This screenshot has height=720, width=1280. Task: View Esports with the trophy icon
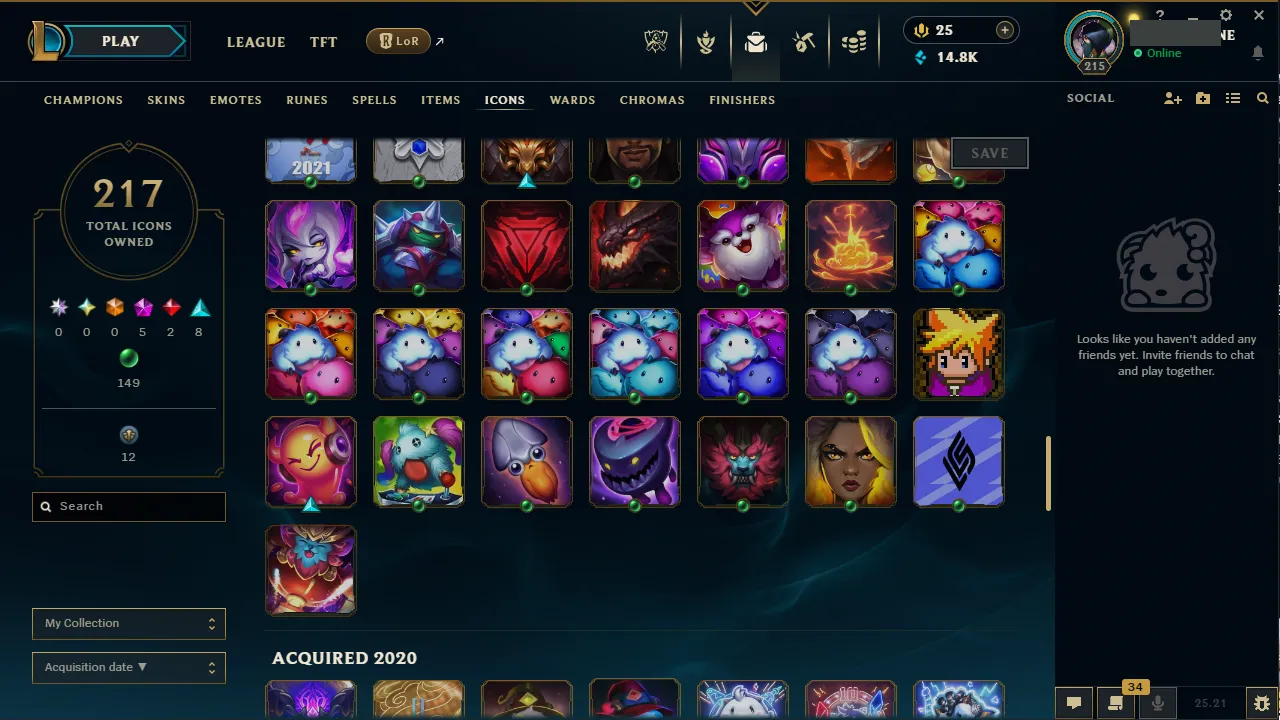pyautogui.click(x=655, y=41)
